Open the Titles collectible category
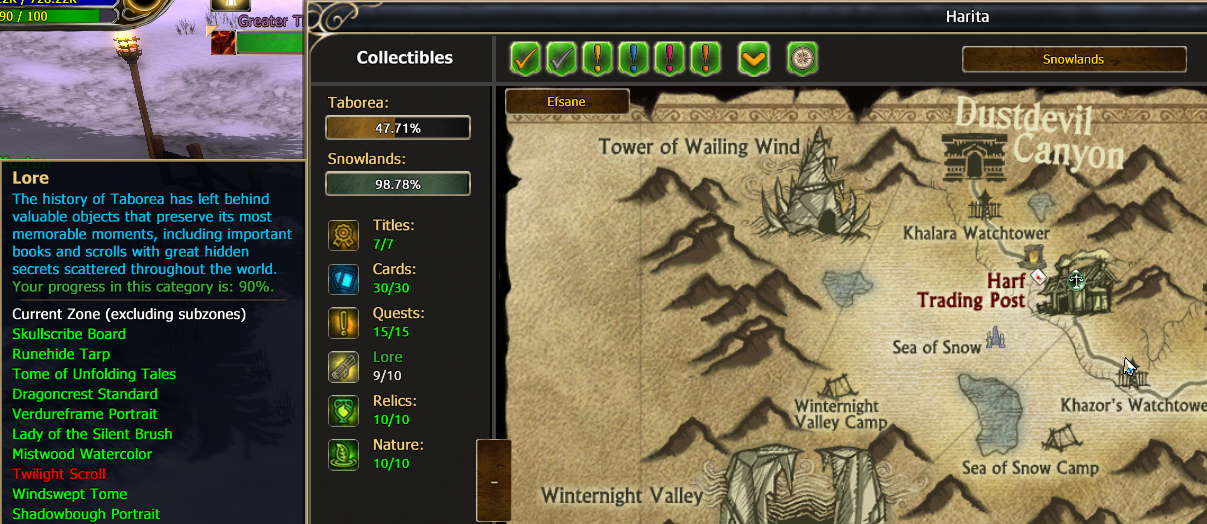Screen dimensions: 1207x524 tap(344, 235)
